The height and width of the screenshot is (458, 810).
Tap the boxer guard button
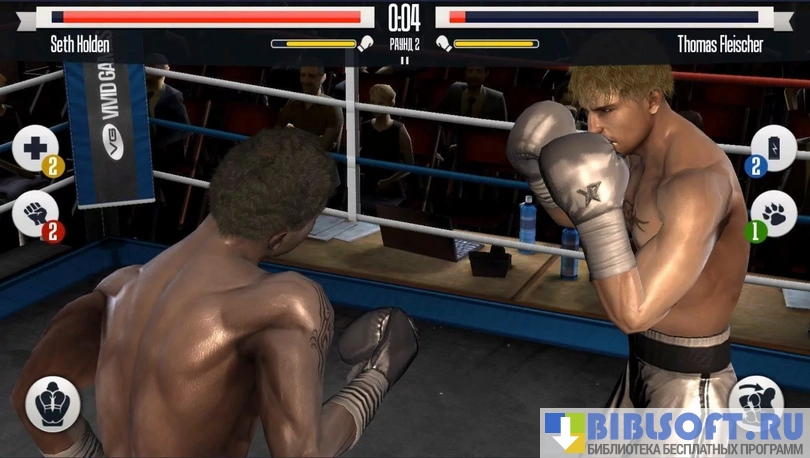tap(53, 404)
